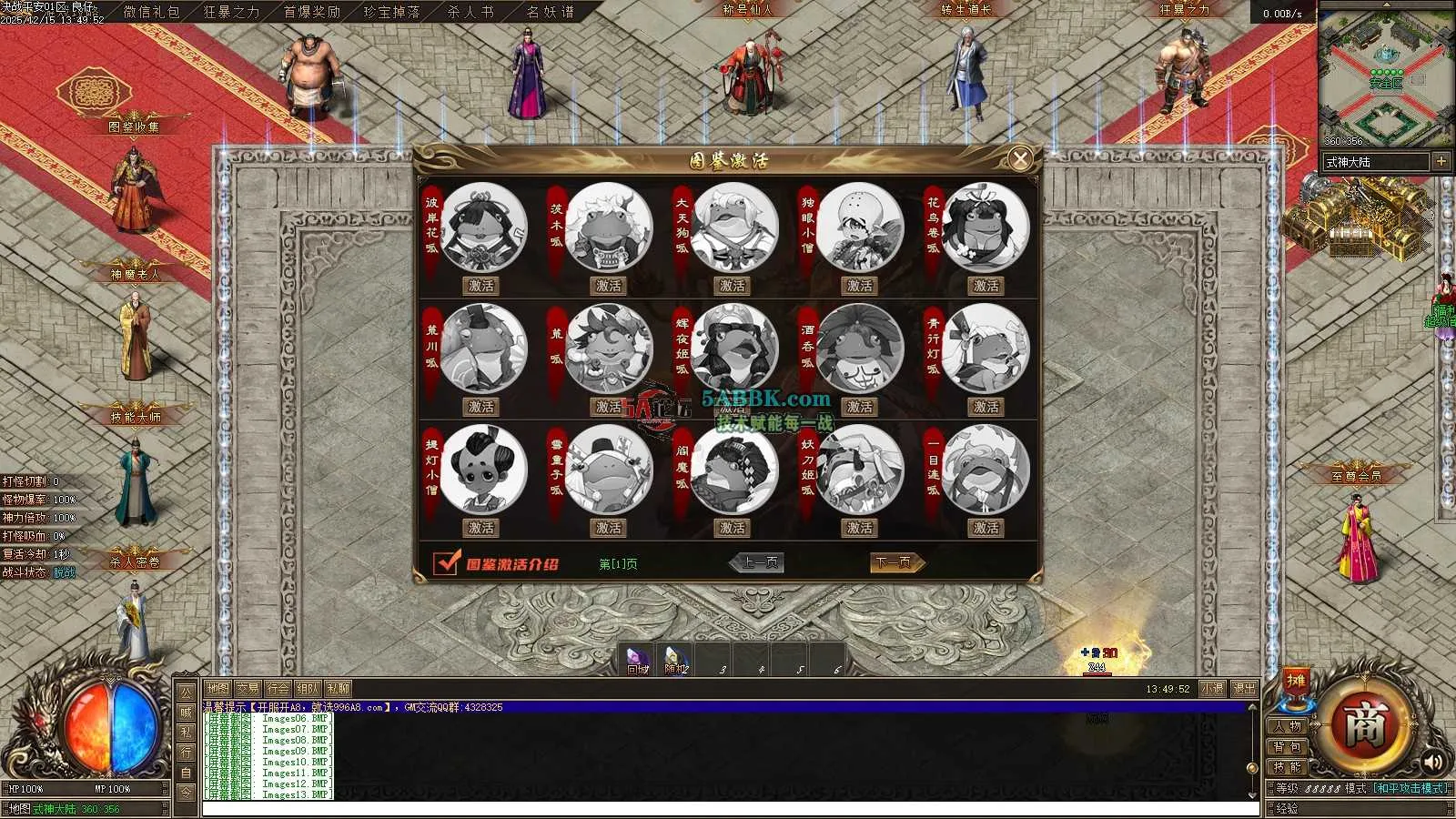Activate the 独眼小僧 entry
Viewport: 1456px width, 819px height.
(x=859, y=286)
